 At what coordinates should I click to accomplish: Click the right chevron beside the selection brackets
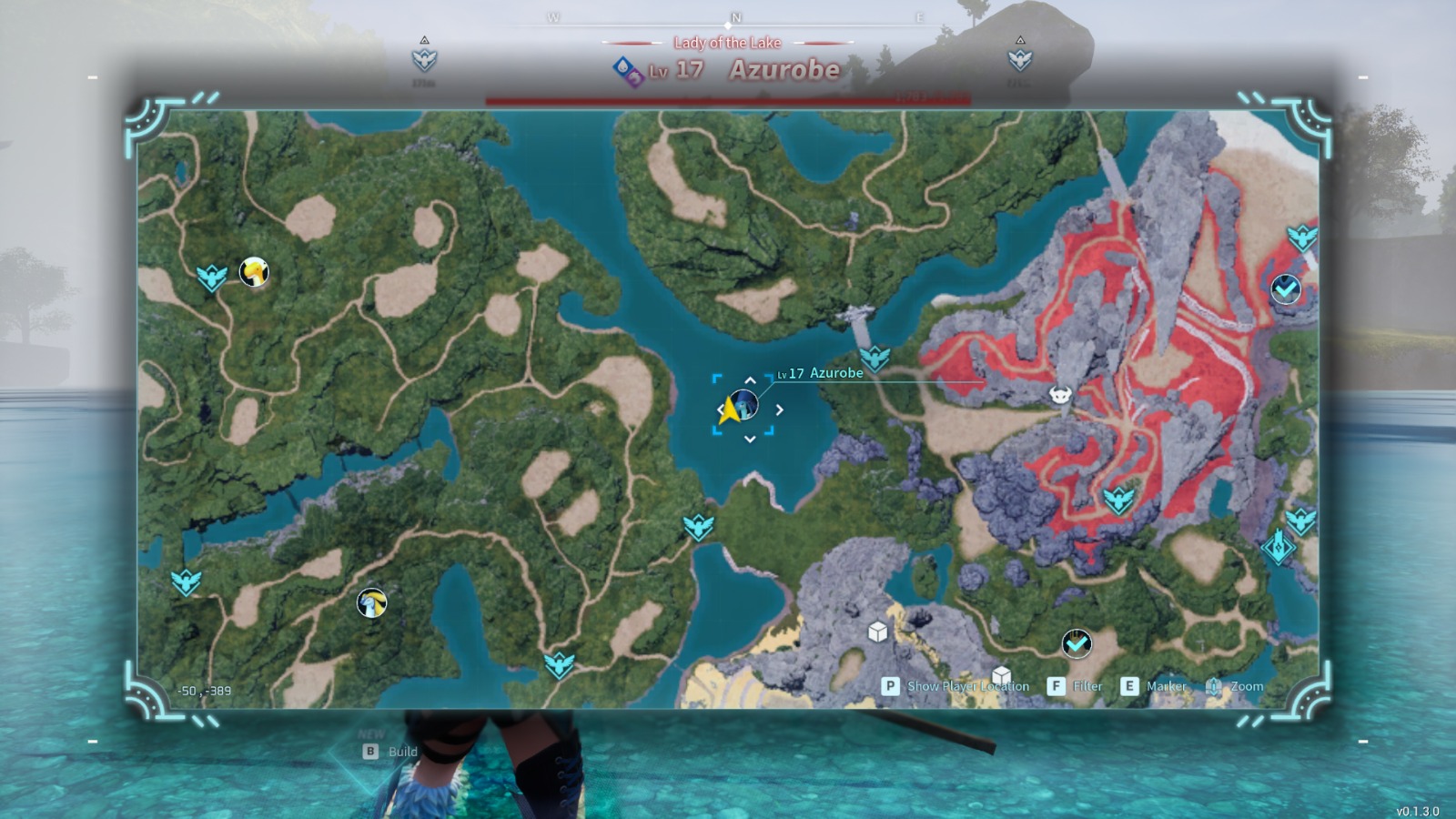coord(781,409)
